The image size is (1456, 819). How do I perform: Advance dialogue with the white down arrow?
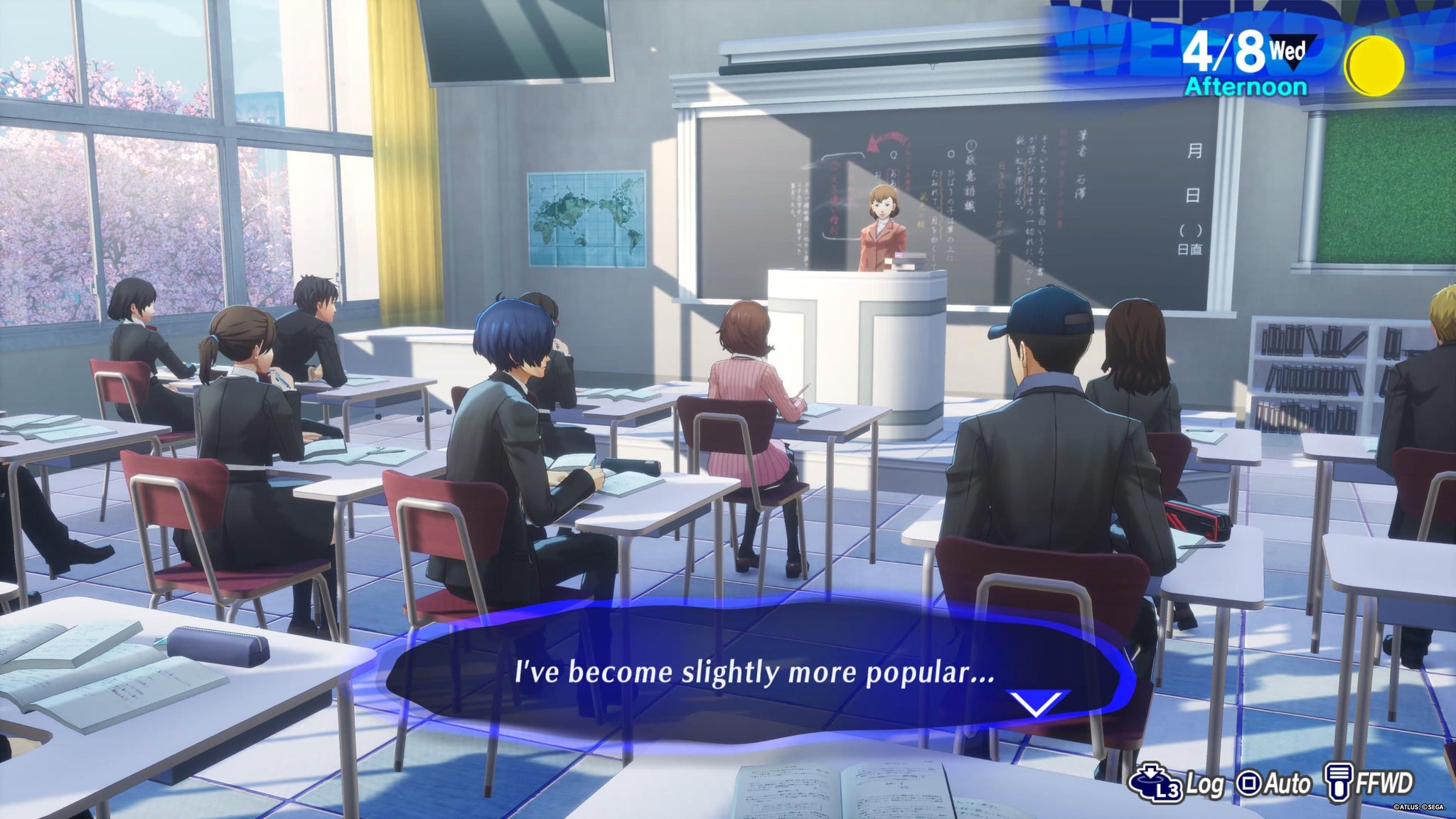(x=1037, y=703)
